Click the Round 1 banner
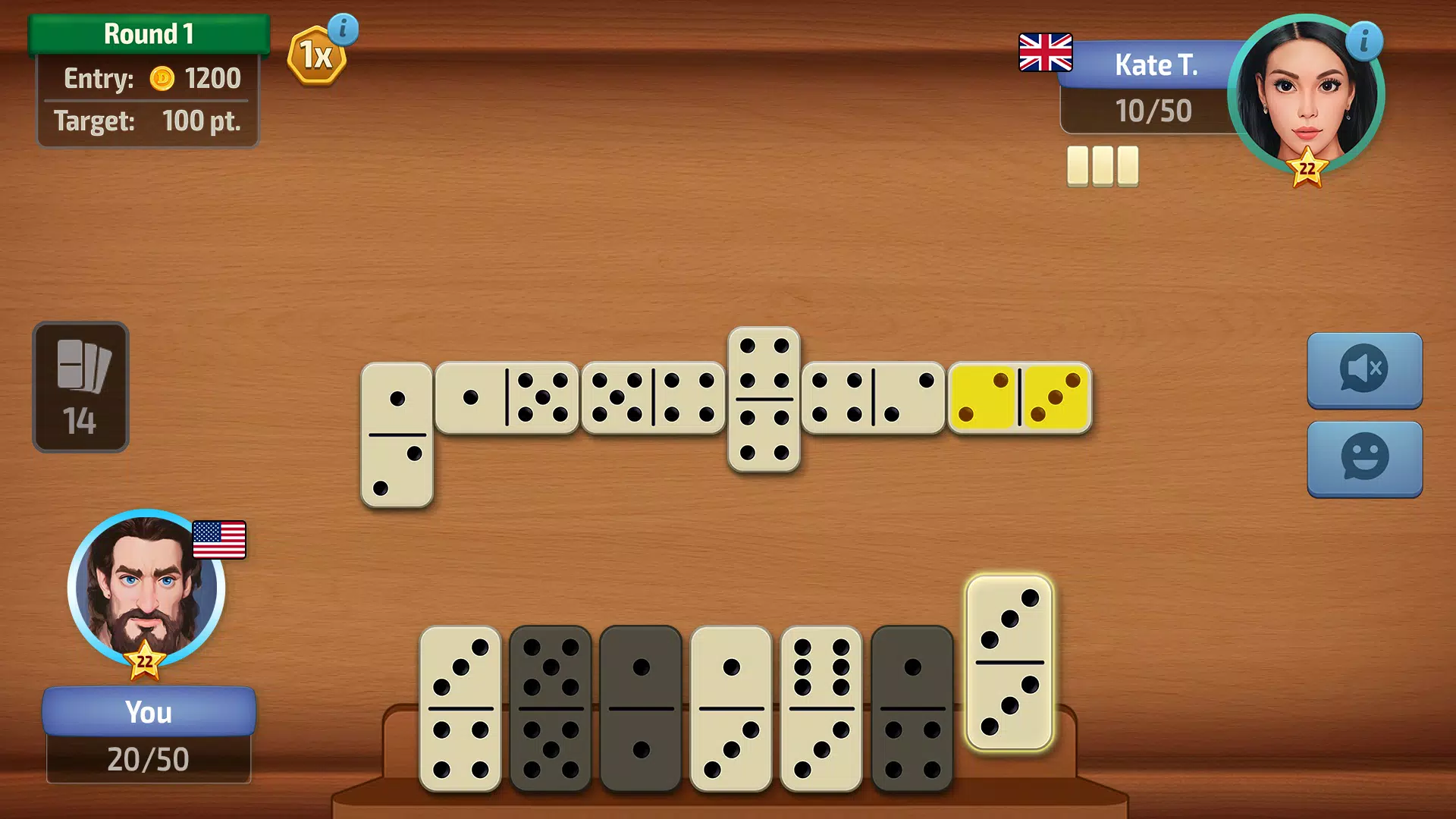The image size is (1456, 819). (x=149, y=33)
